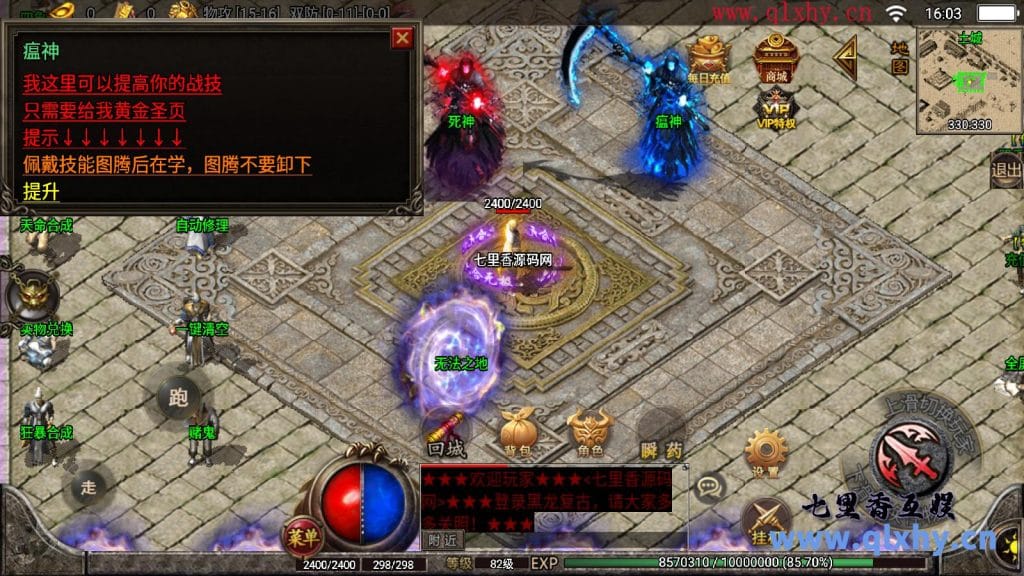Click the 土城 minimap
The height and width of the screenshot is (576, 1024).
(x=968, y=78)
